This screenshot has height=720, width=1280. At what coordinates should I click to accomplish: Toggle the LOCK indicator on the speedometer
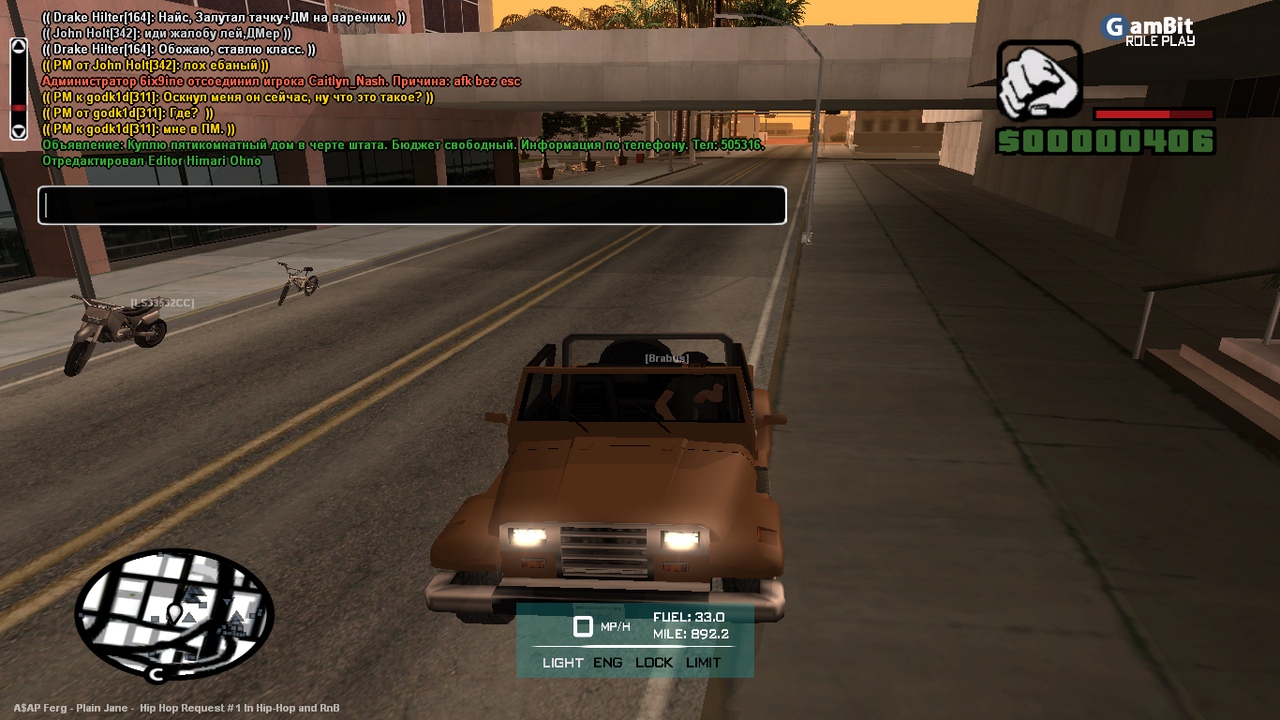click(654, 662)
